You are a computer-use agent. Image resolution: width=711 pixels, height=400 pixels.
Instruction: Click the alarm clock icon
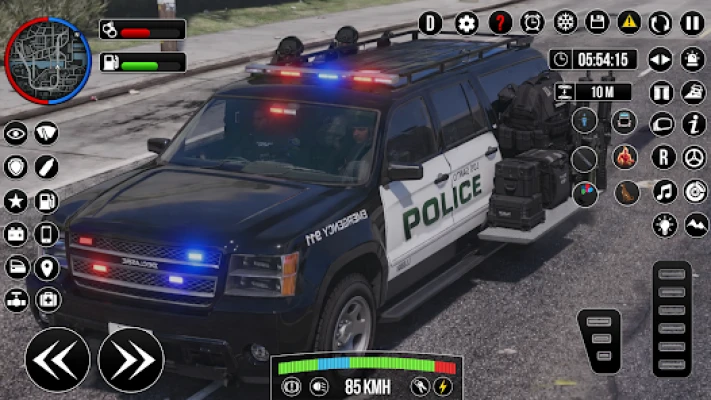[x=532, y=23]
